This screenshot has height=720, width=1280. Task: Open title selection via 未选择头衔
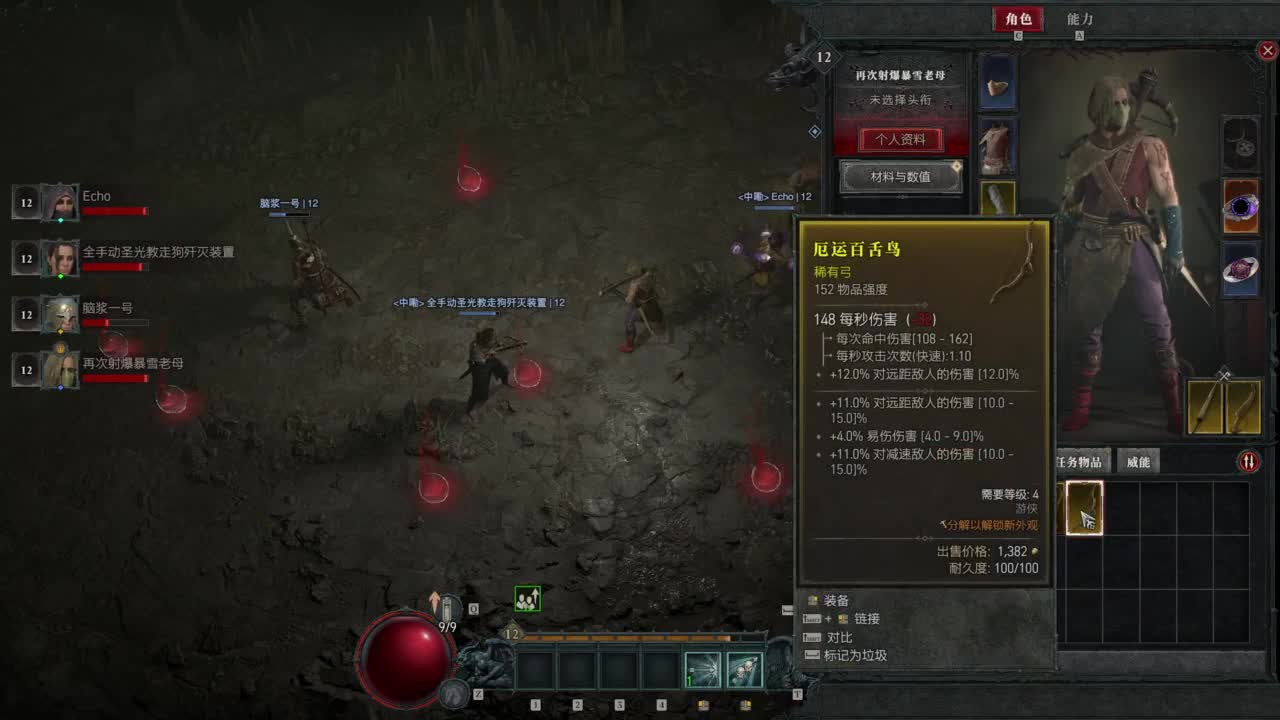[x=898, y=101]
